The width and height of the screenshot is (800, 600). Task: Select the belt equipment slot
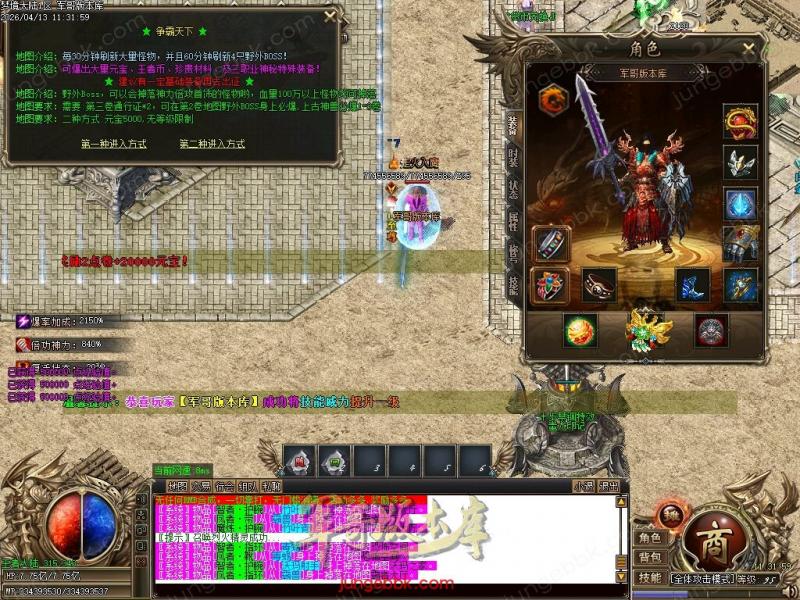coord(599,285)
